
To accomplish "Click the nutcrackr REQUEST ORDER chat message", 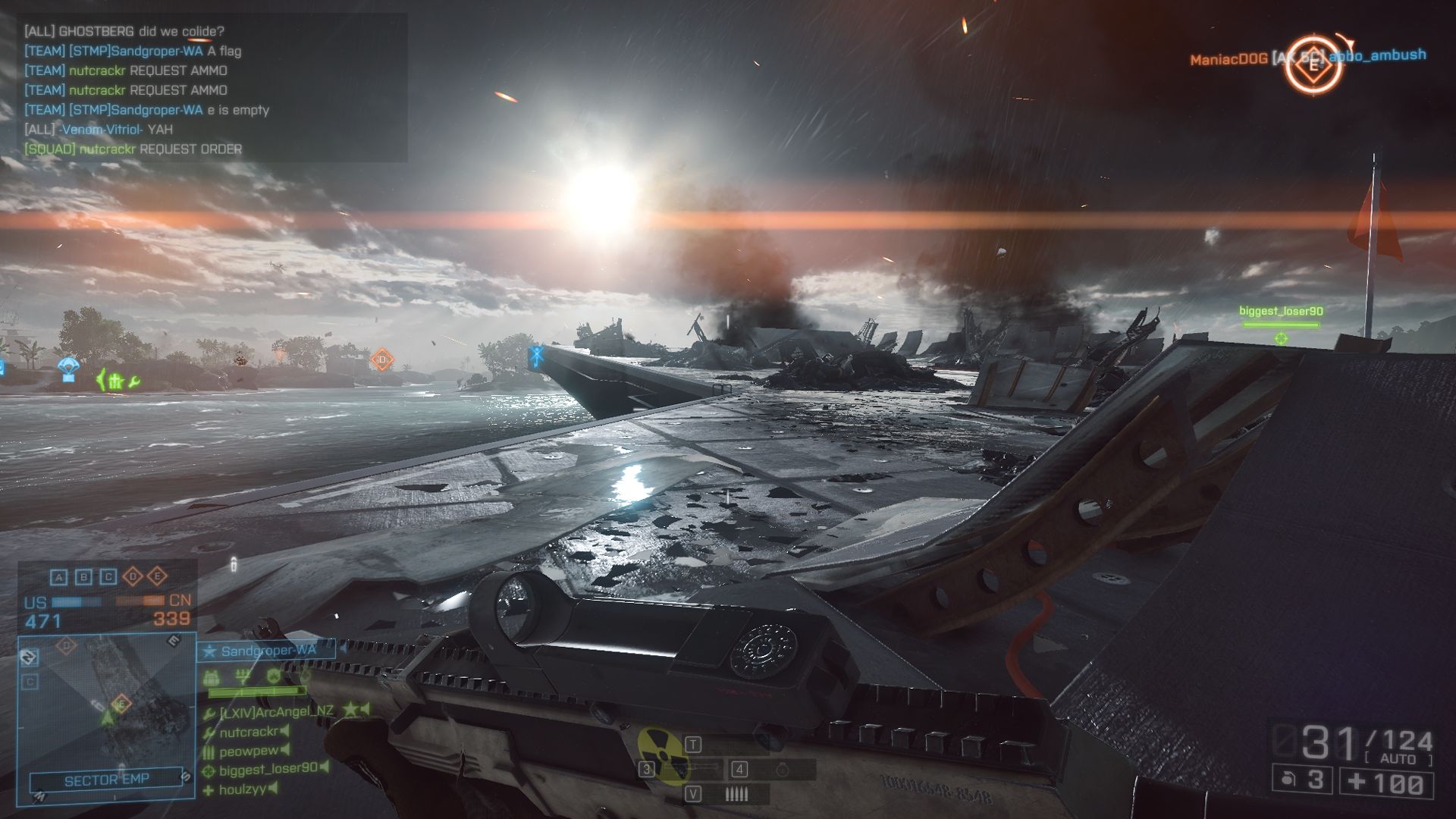I will coord(133,149).
